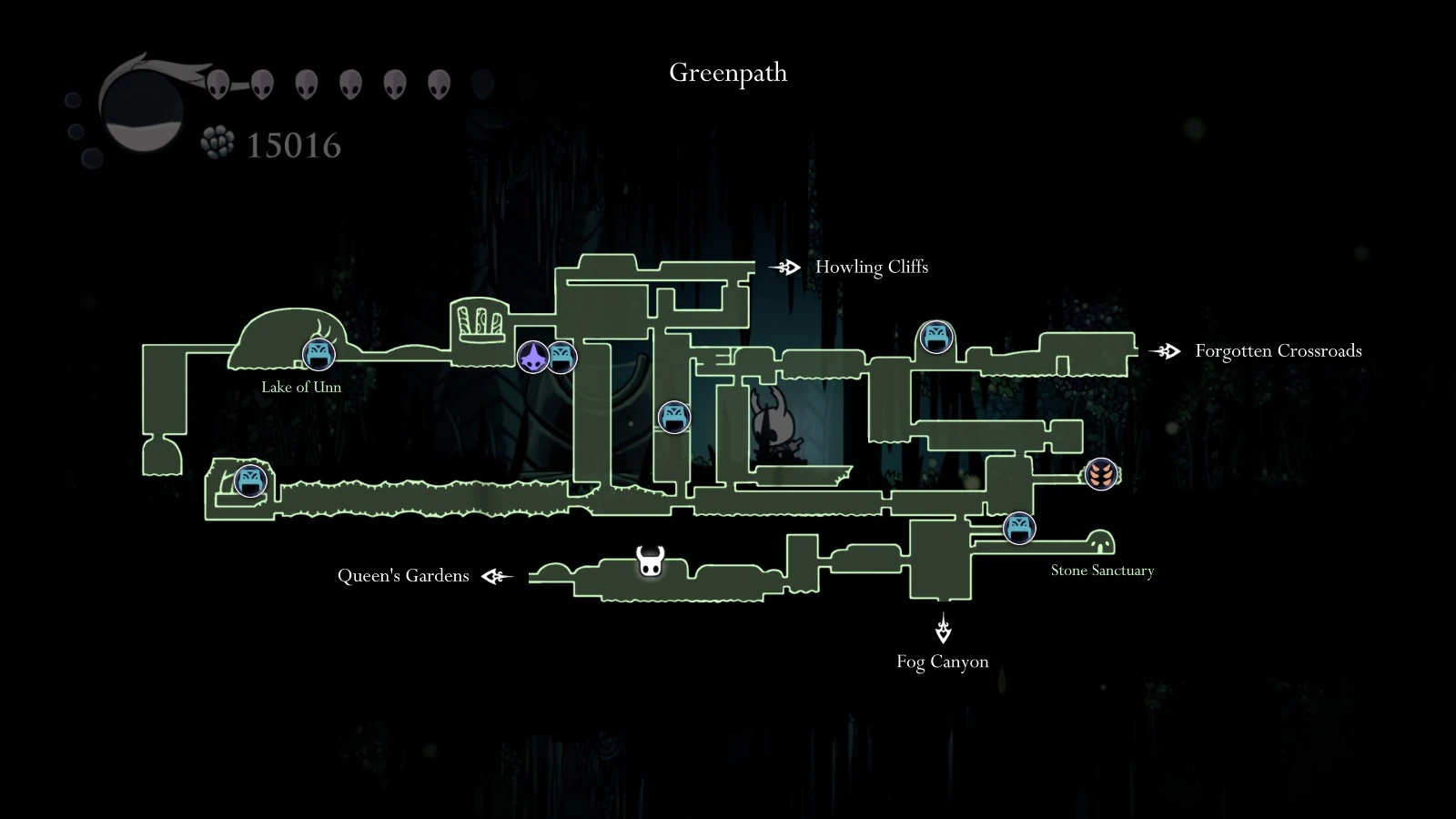
Task: Select the whispering root marker near Stone Sanctuary
Action: pos(1101,474)
